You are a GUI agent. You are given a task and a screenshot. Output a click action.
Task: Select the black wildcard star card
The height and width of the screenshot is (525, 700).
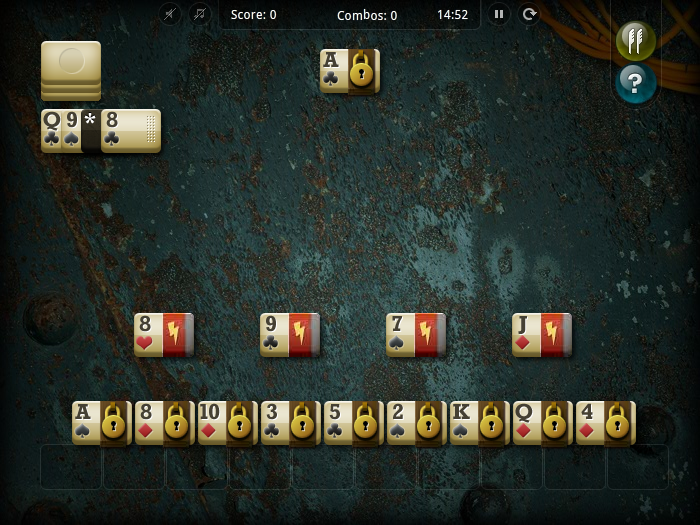point(91,131)
